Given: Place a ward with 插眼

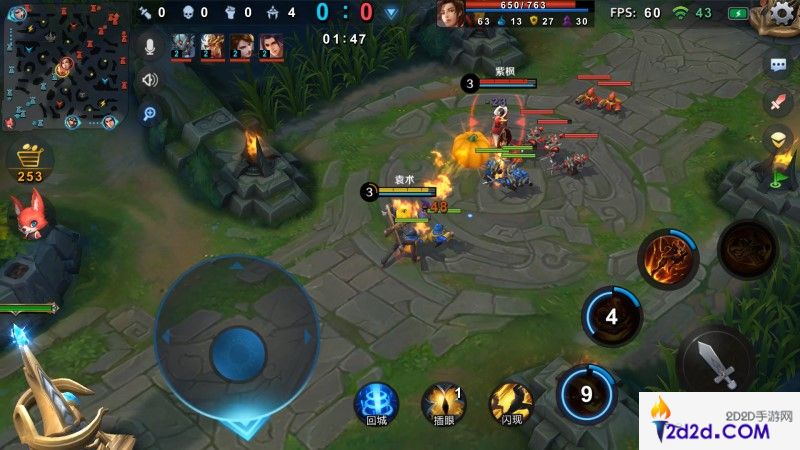Looking at the screenshot, I should click(x=443, y=404).
